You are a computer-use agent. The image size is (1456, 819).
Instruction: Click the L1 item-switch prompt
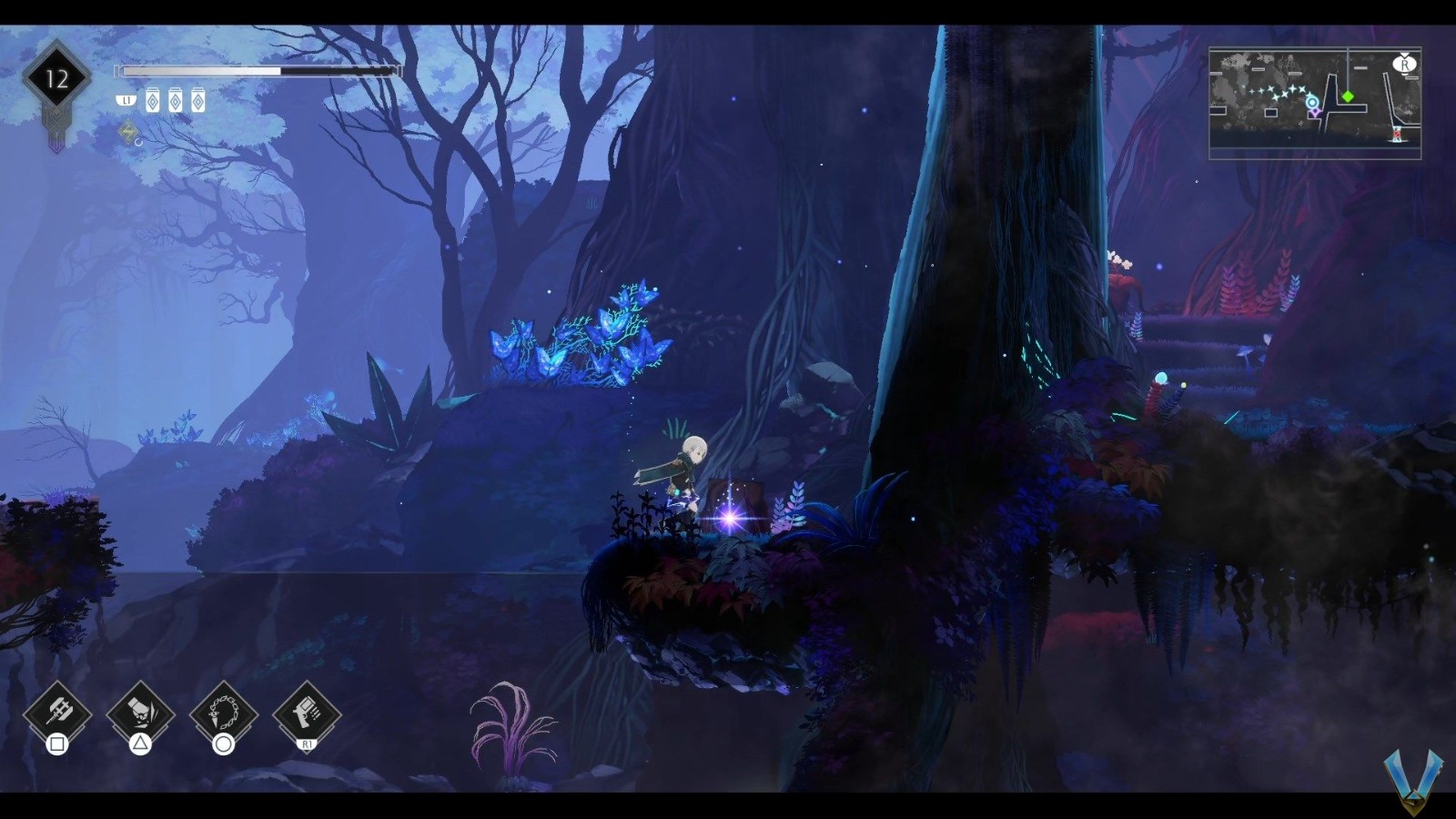(x=126, y=100)
